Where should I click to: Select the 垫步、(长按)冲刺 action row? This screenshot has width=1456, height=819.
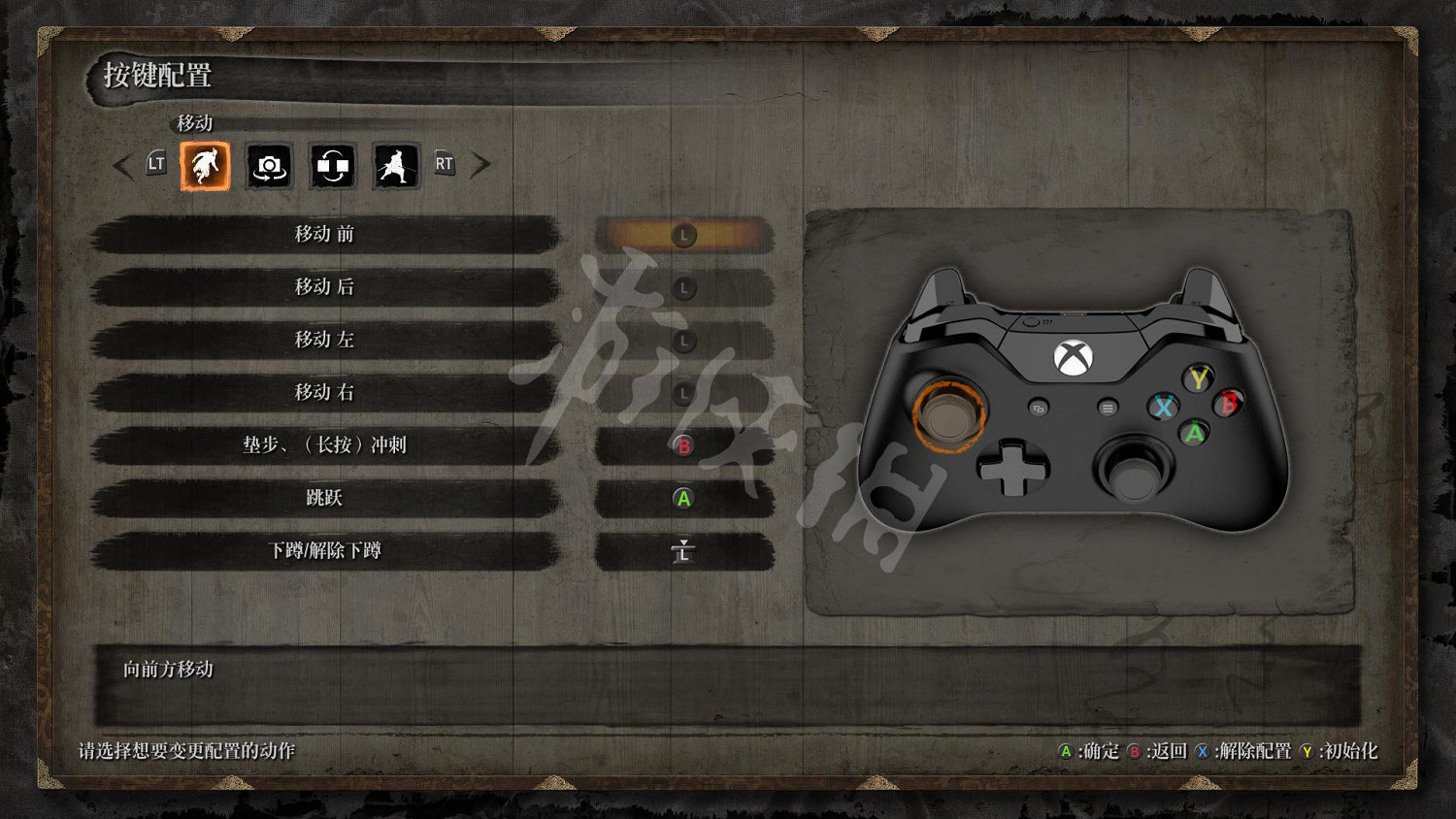[325, 445]
